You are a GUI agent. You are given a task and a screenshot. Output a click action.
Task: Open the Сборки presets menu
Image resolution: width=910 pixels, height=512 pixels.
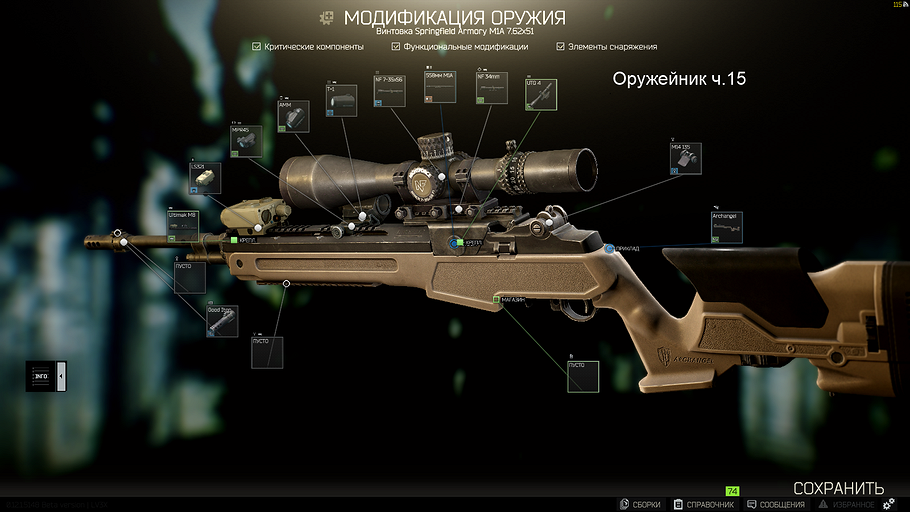pos(641,504)
